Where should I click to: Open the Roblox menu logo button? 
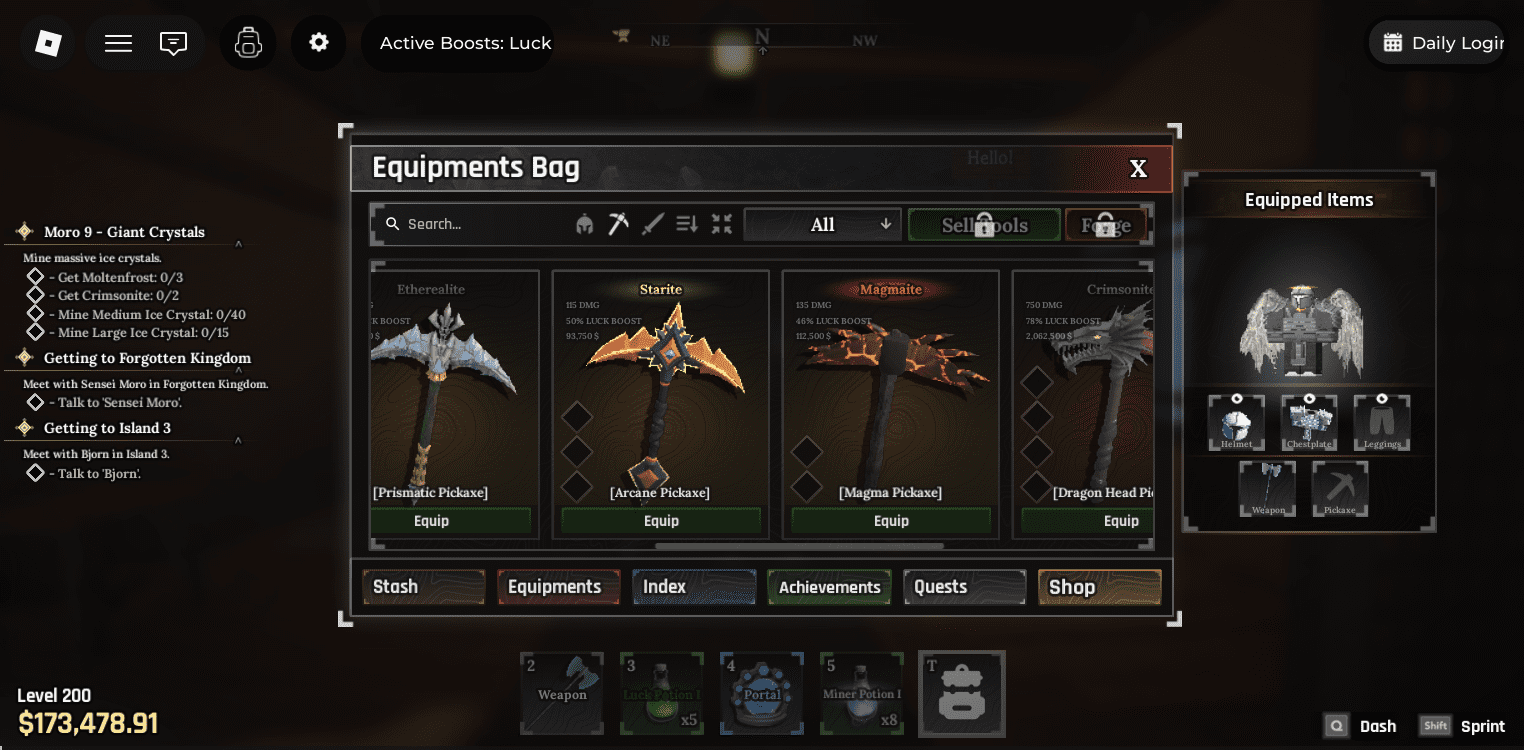48,43
